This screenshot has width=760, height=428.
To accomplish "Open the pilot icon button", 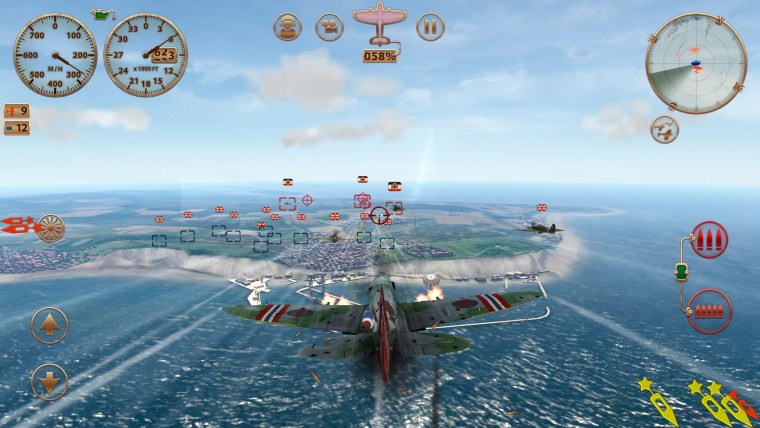I will click(288, 27).
